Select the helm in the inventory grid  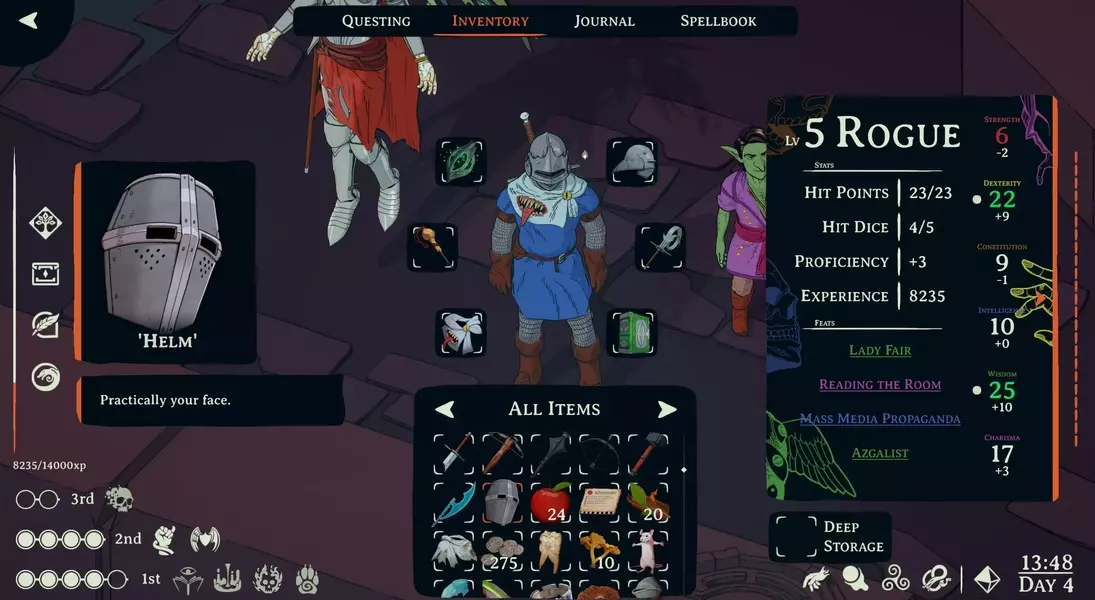pyautogui.click(x=504, y=502)
